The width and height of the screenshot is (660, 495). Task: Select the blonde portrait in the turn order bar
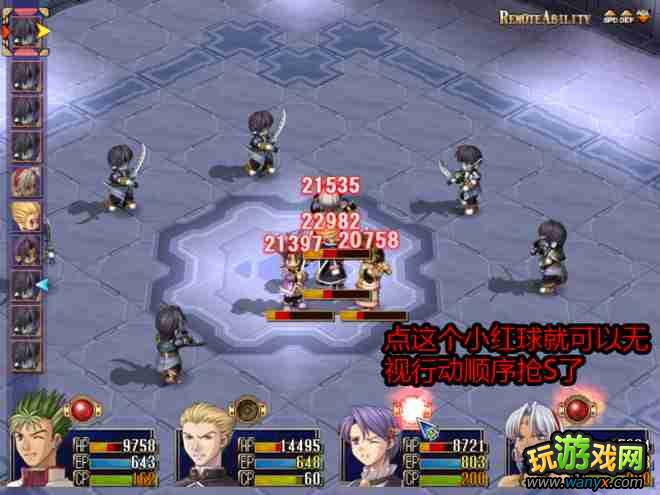click(25, 216)
